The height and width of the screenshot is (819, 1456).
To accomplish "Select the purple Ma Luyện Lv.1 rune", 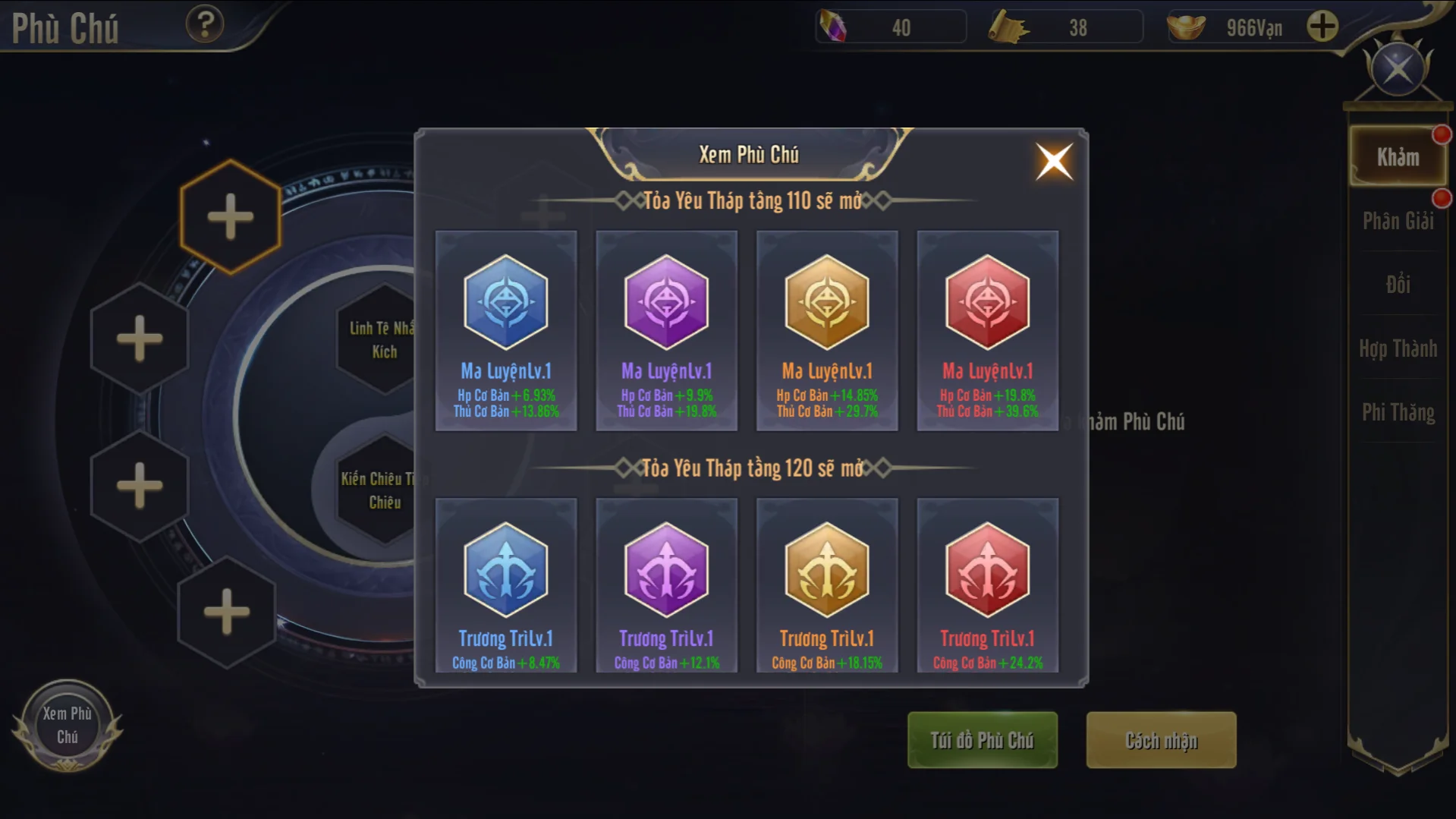I will 666,330.
